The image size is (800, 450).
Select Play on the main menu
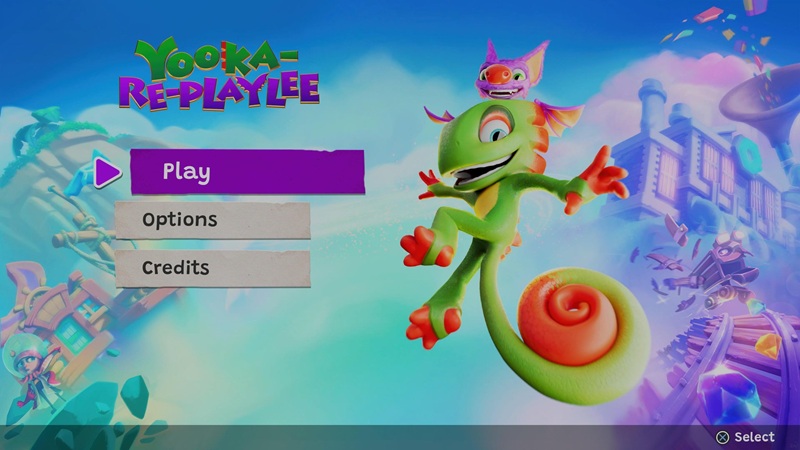[247, 171]
